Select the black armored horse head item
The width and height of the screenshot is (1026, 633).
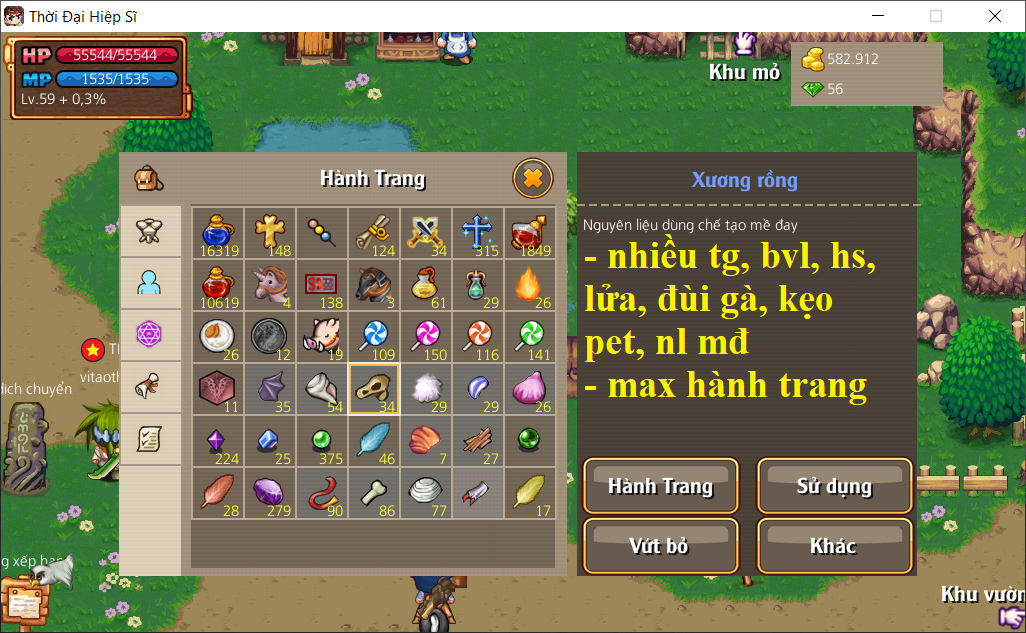pyautogui.click(x=373, y=285)
